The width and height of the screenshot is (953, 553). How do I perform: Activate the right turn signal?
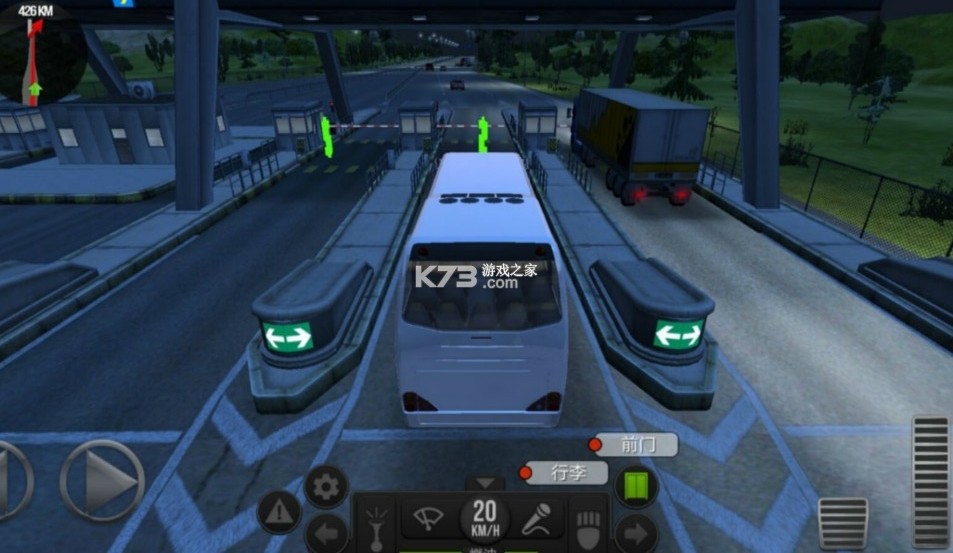pos(635,533)
